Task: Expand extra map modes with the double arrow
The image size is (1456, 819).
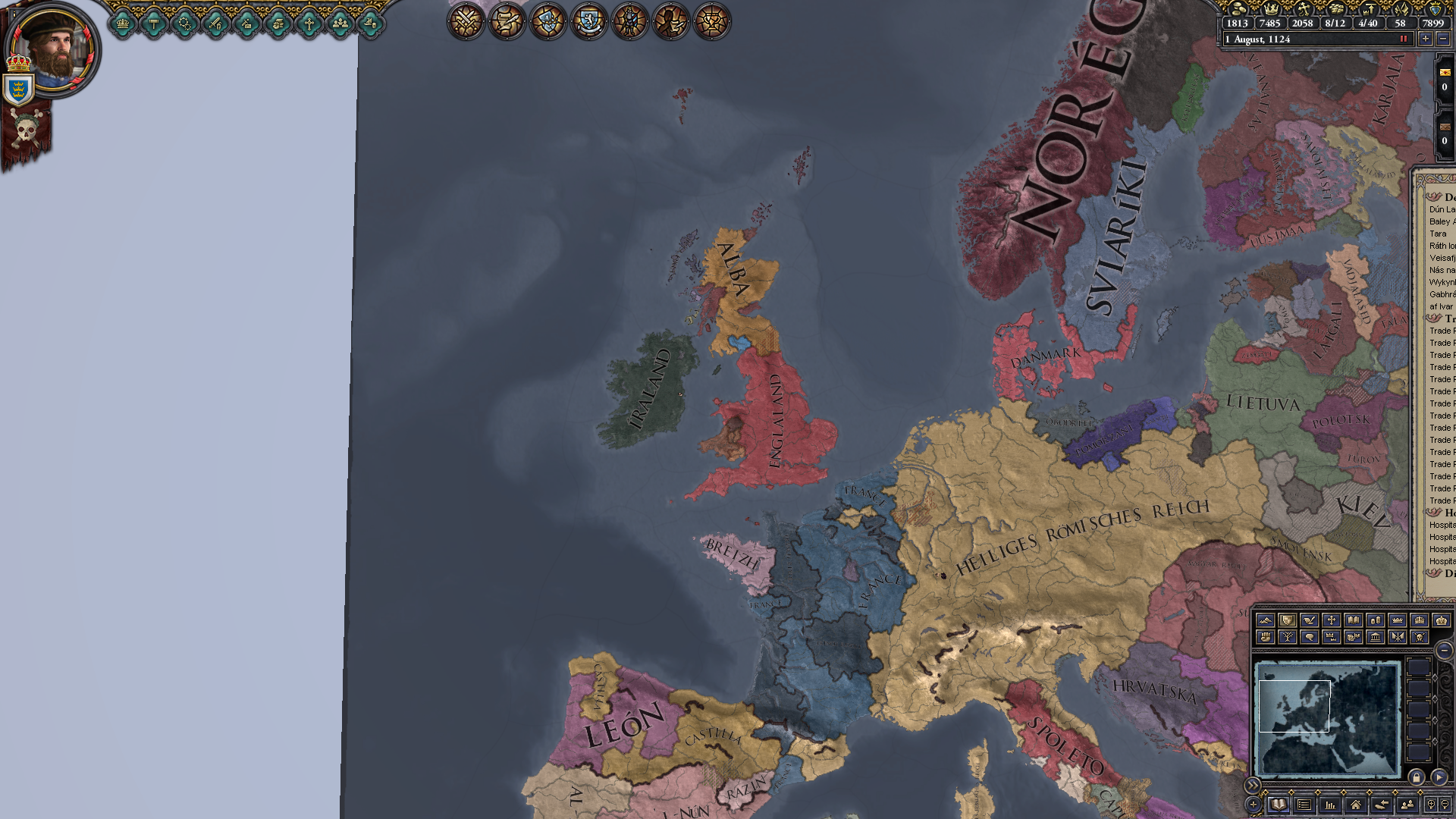Action: 1253,786
